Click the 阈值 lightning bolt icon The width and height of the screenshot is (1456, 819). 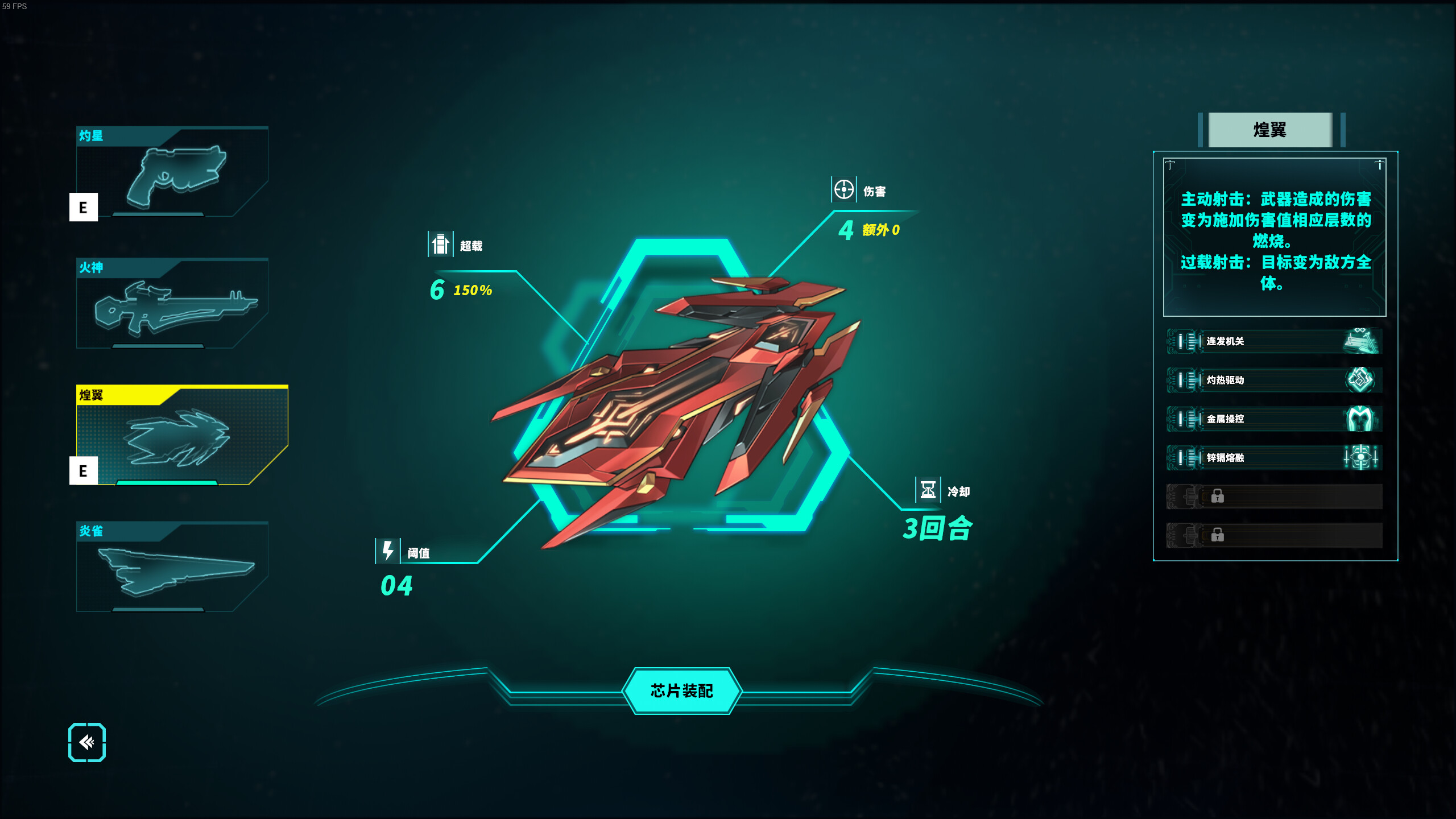click(388, 551)
